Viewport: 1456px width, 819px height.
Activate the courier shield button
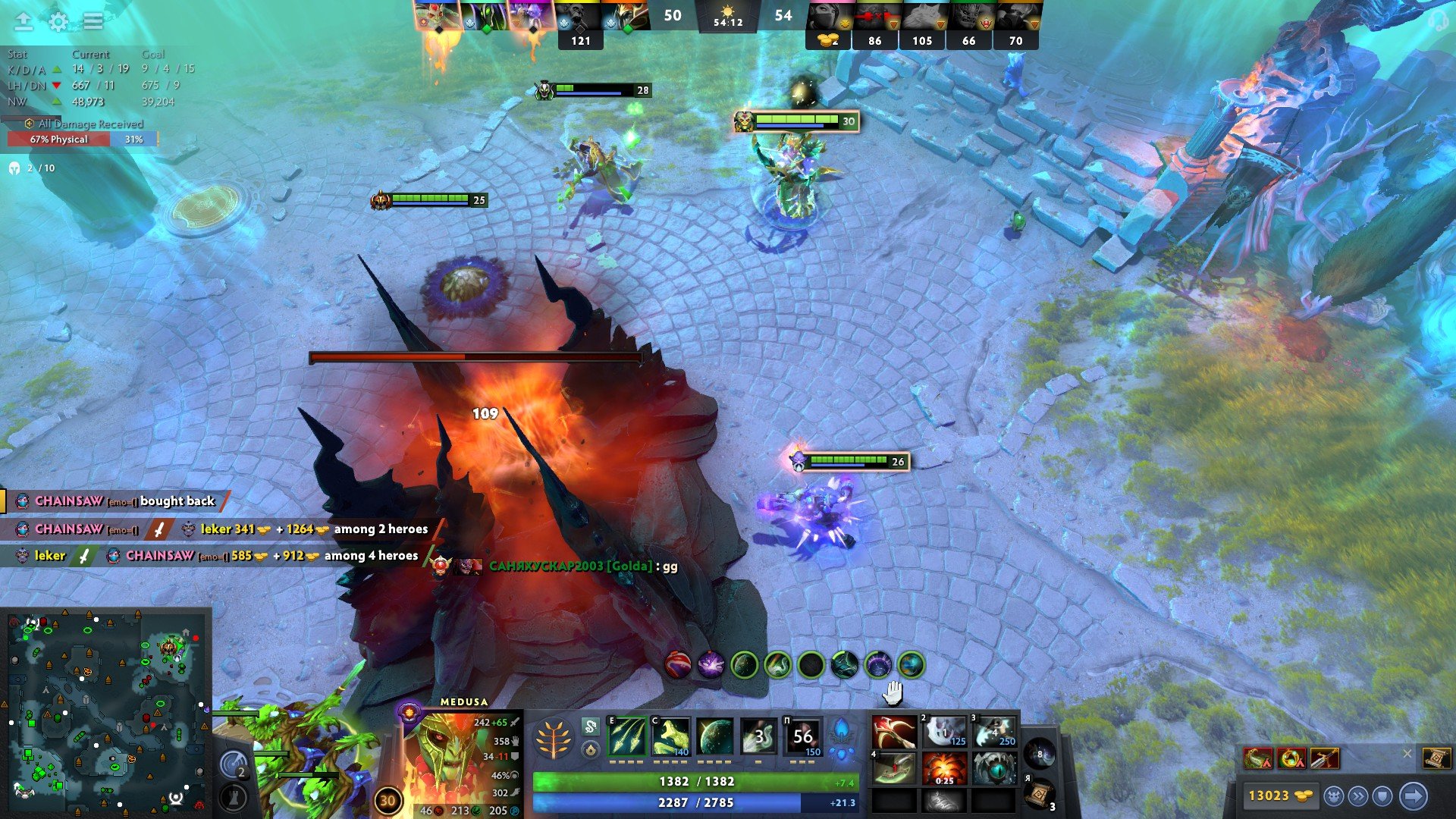pos(1382,796)
